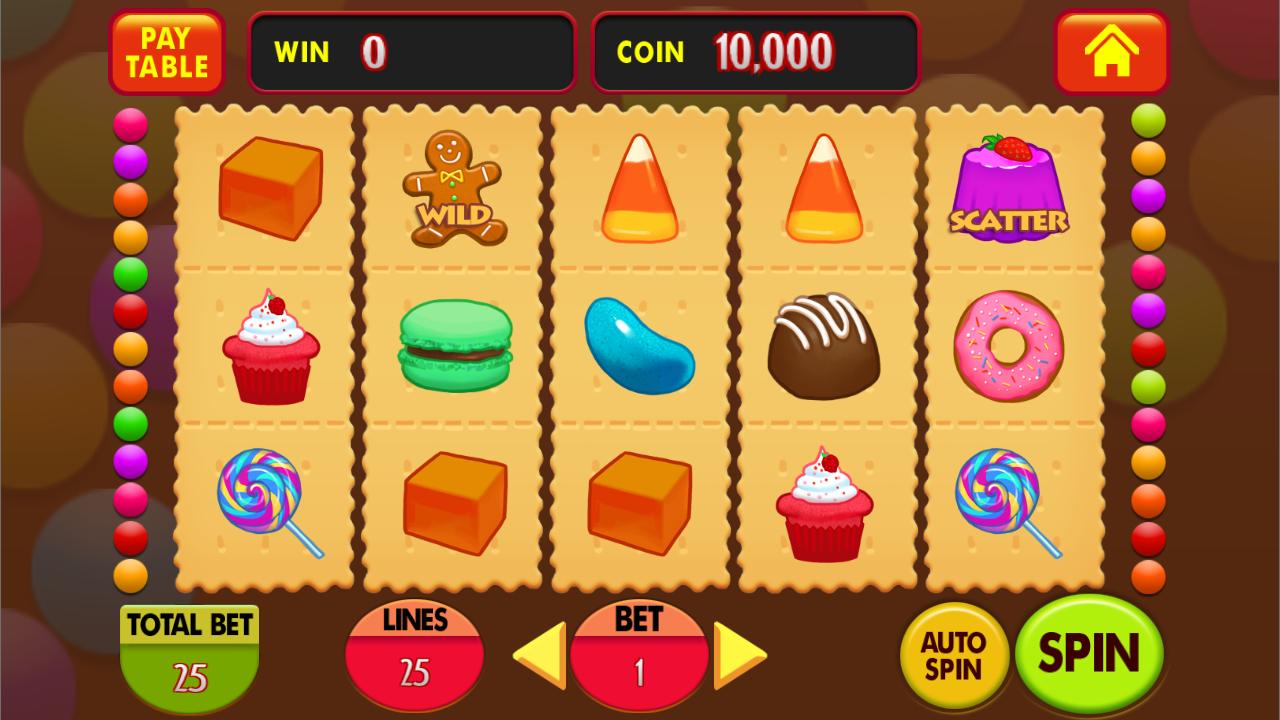Click the COIN balance showing 10,000
The image size is (1280, 720).
pos(755,53)
